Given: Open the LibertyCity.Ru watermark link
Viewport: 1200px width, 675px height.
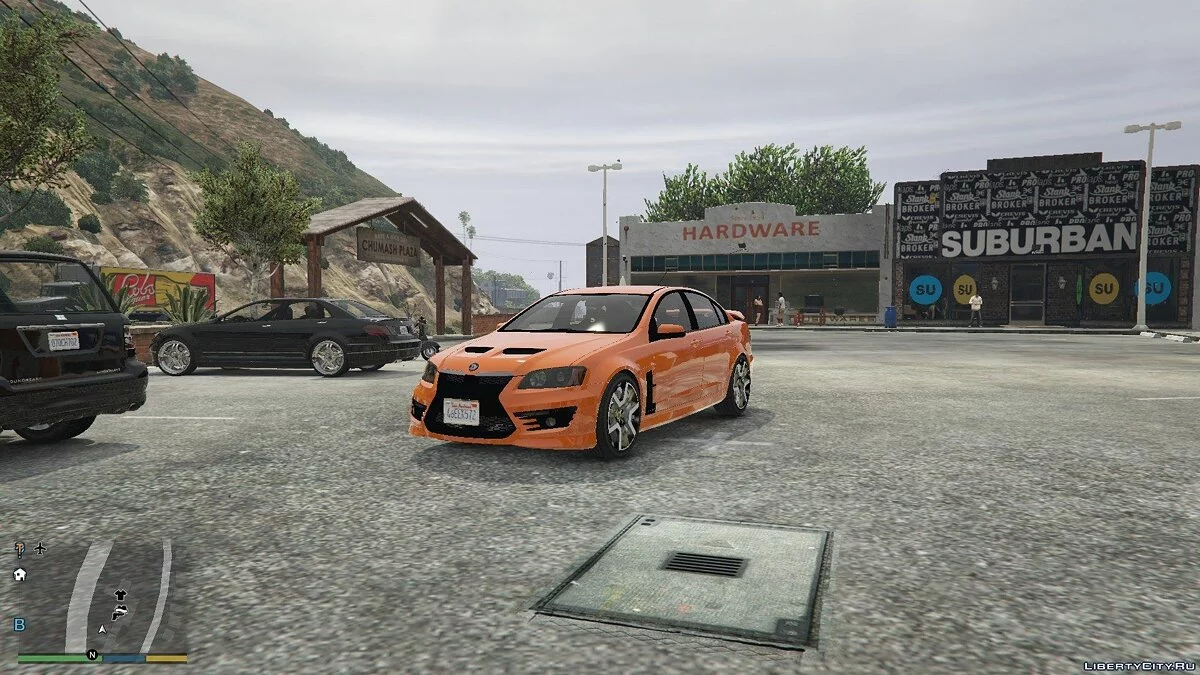Looking at the screenshot, I should tap(1138, 665).
